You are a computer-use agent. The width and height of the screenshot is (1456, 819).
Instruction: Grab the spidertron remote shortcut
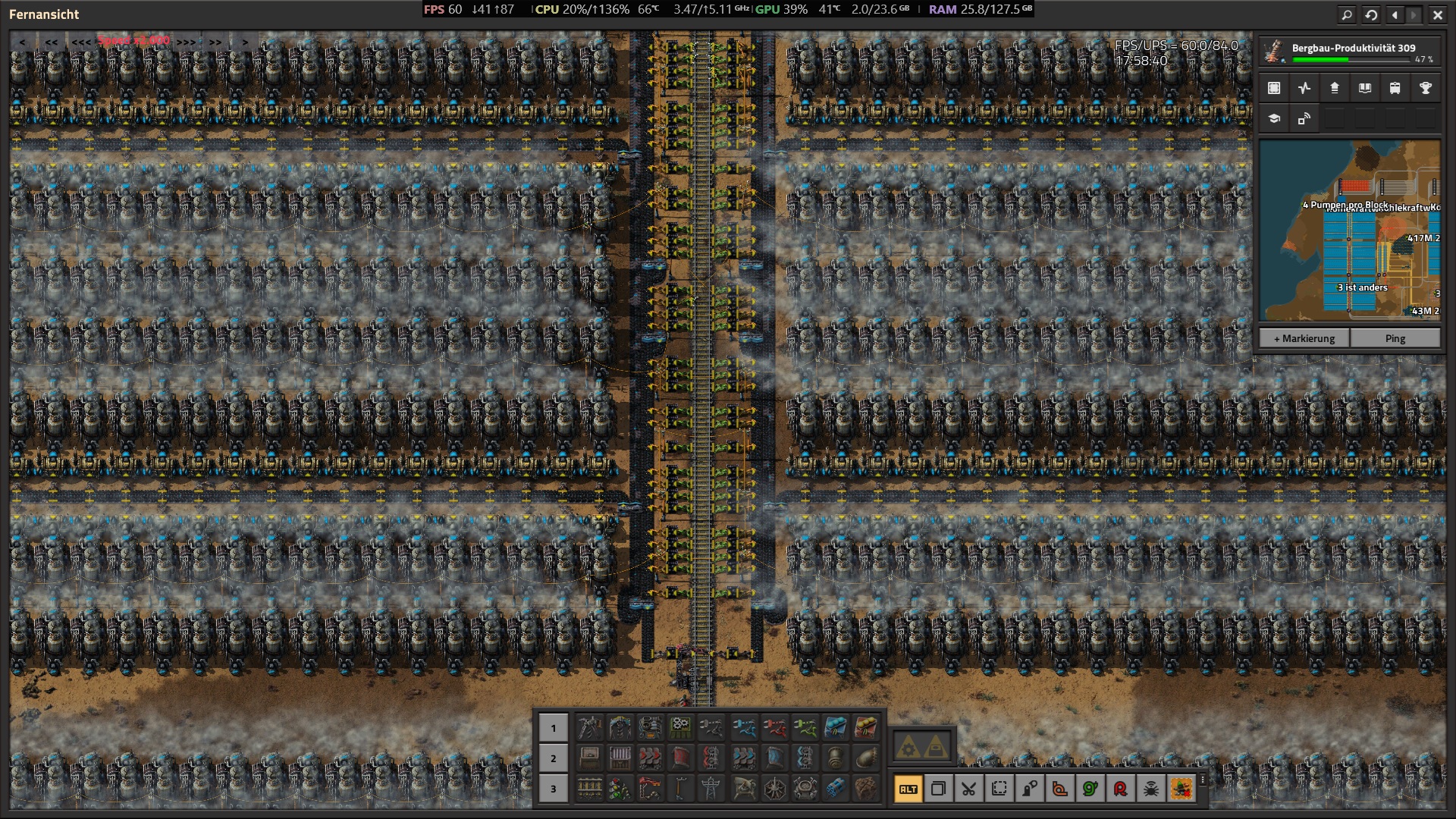pyautogui.click(x=1151, y=789)
